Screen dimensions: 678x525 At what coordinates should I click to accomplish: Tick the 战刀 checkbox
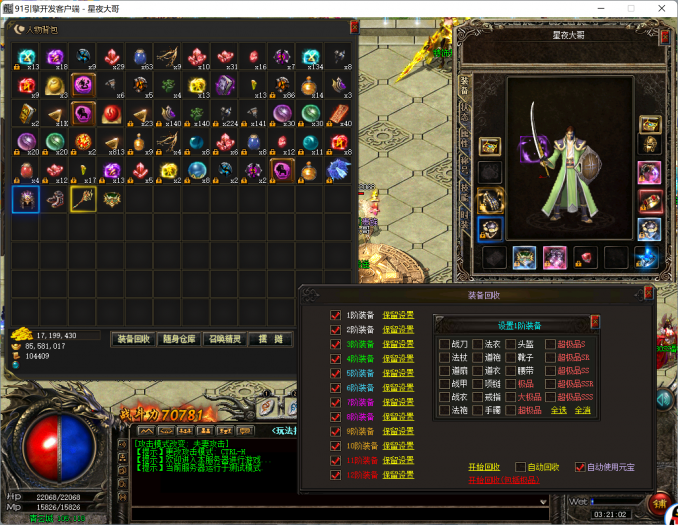[x=444, y=344]
